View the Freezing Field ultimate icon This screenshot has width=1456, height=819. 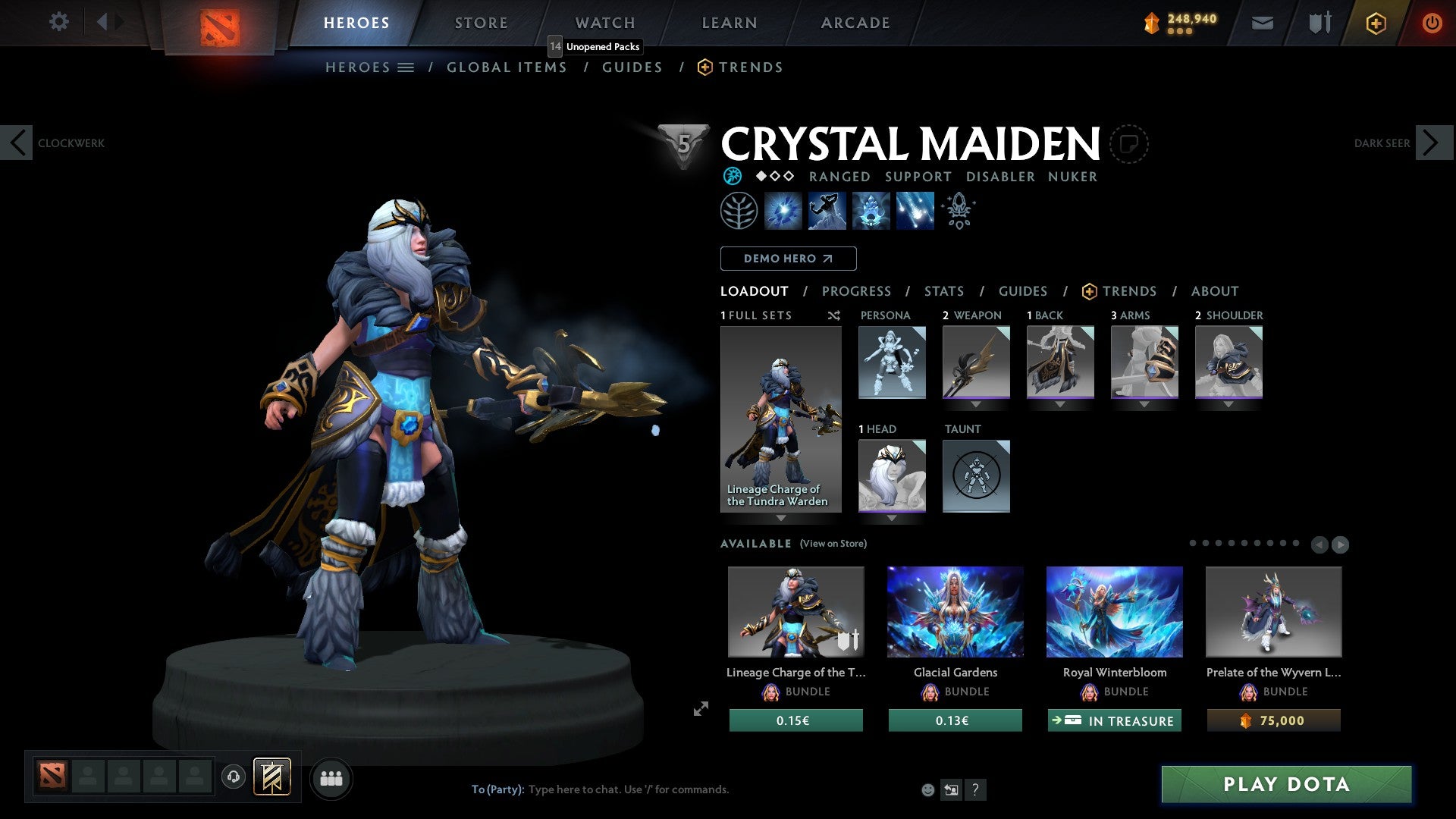(x=914, y=211)
